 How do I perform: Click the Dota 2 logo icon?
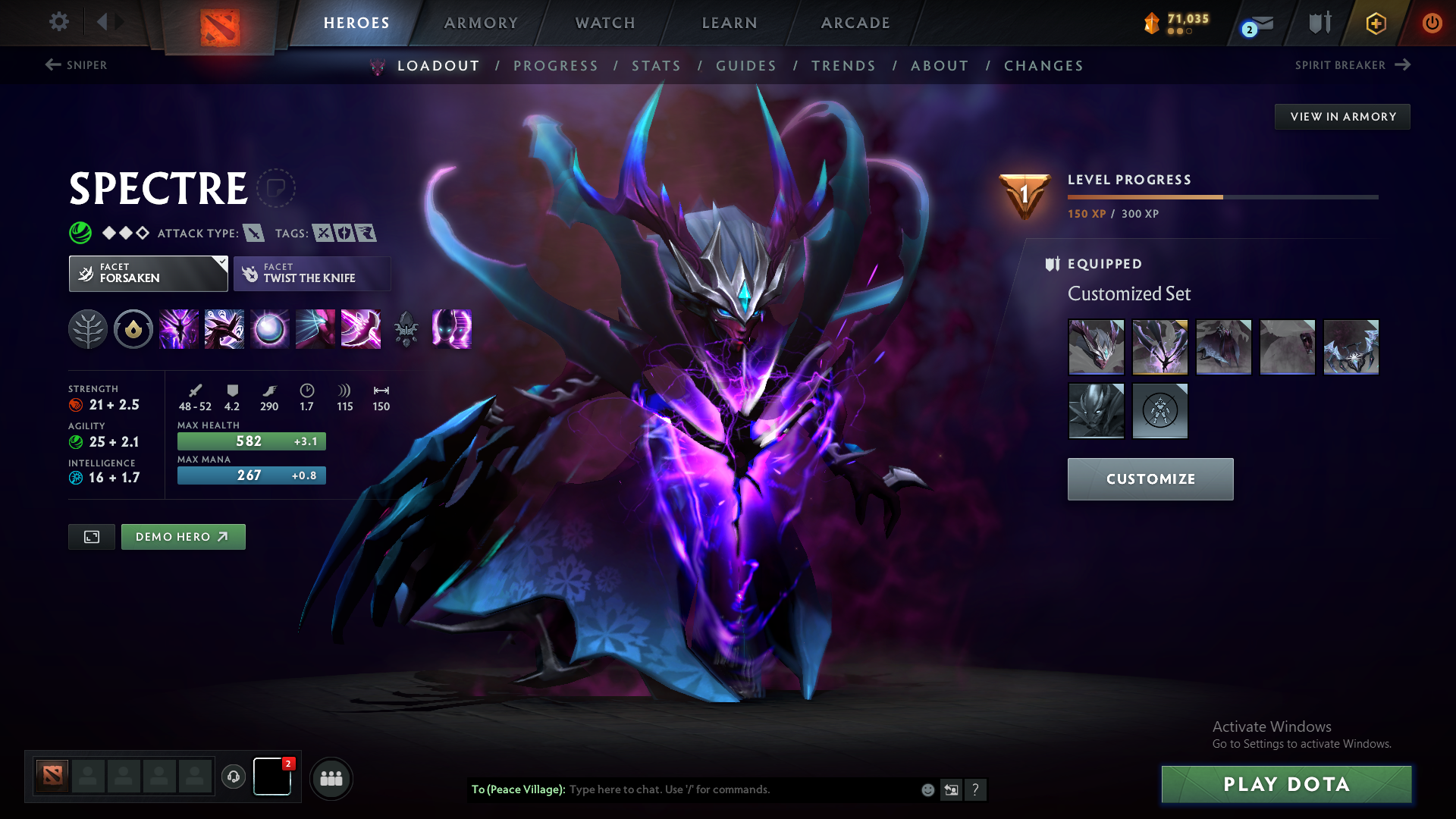(219, 23)
